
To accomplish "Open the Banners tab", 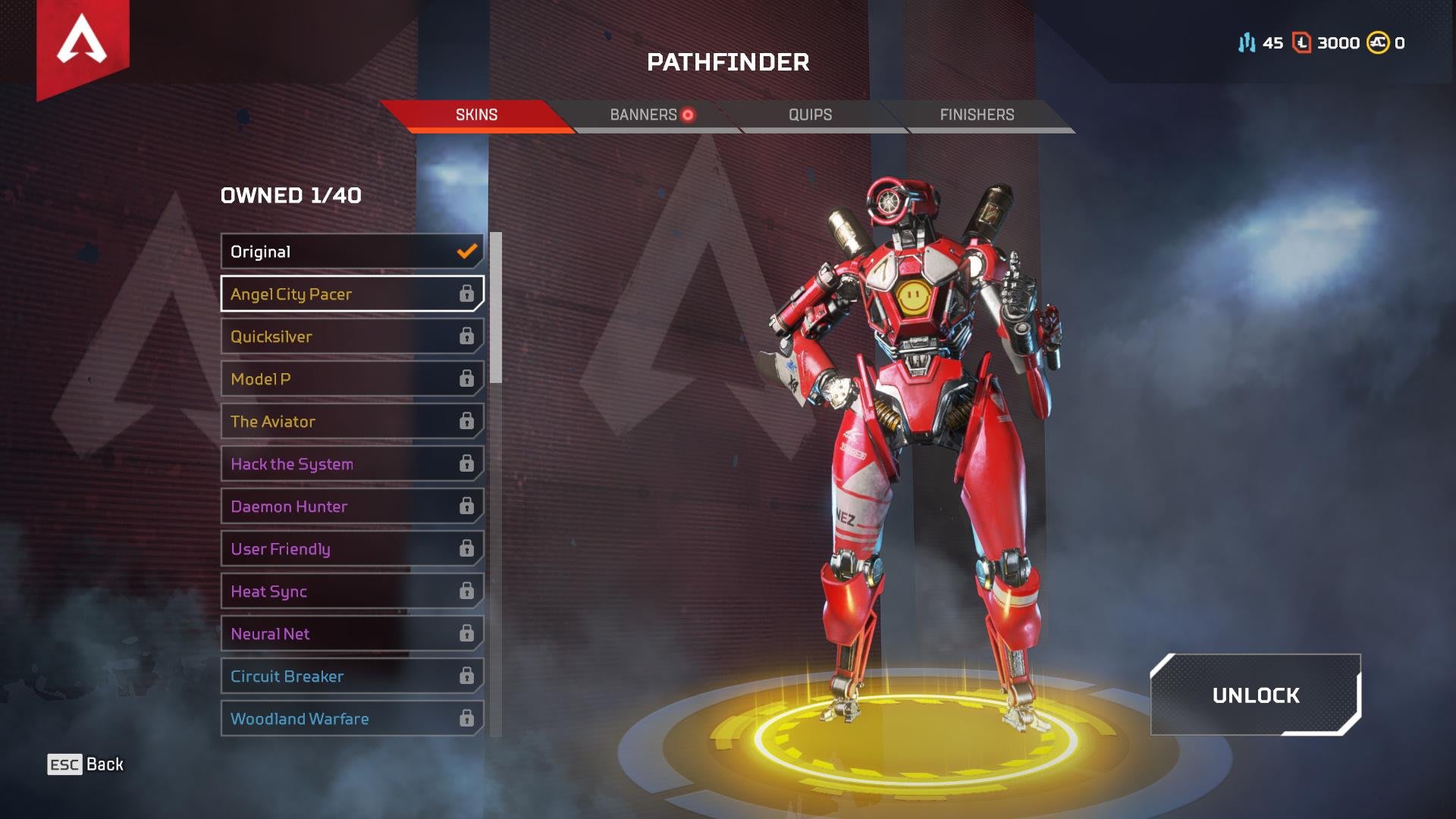I will 645,115.
